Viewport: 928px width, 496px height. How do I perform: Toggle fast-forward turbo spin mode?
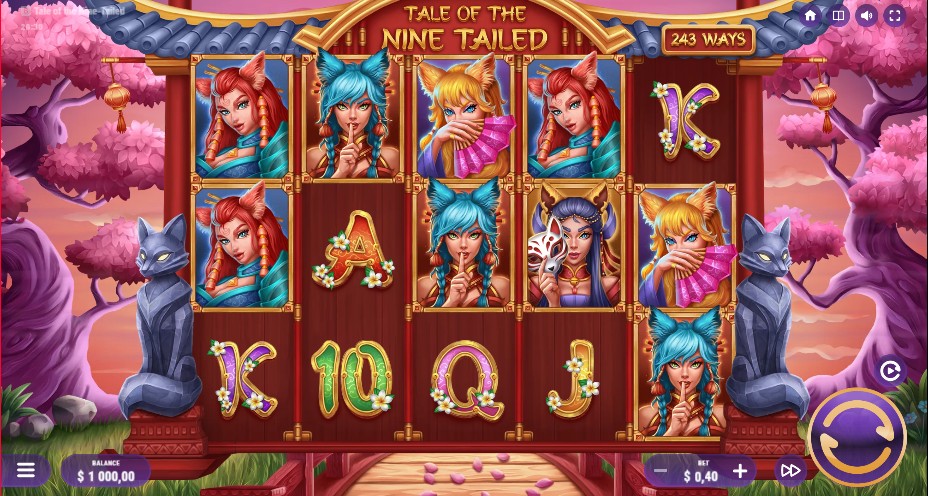click(790, 470)
